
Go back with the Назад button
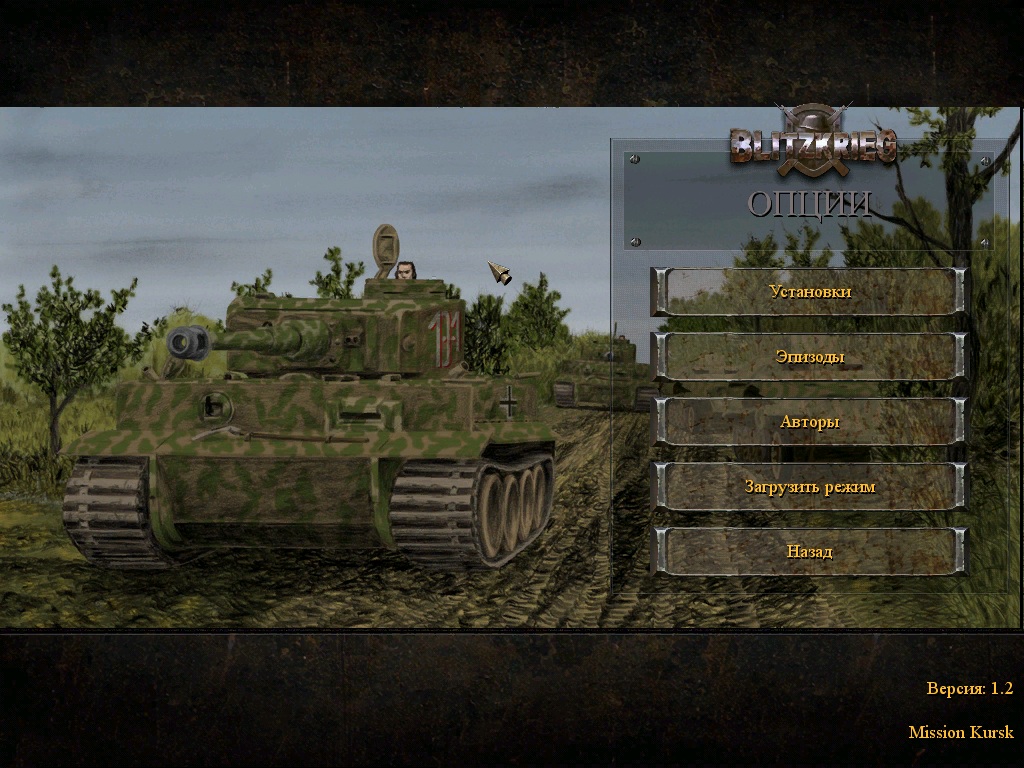(810, 552)
